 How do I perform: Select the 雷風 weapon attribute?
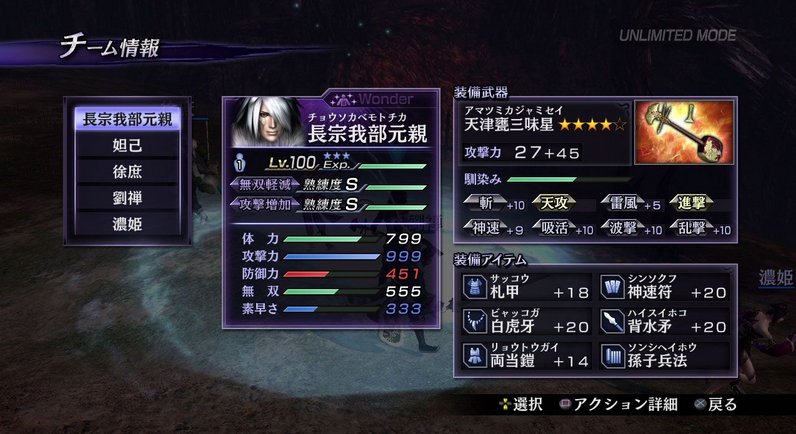coord(623,204)
